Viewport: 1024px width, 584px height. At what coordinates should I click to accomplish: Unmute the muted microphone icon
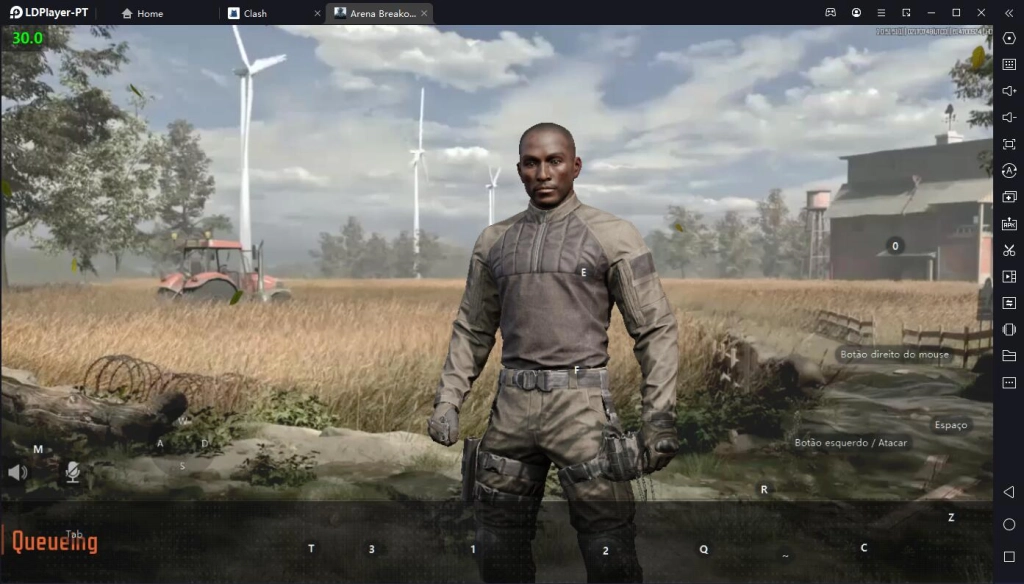[73, 472]
